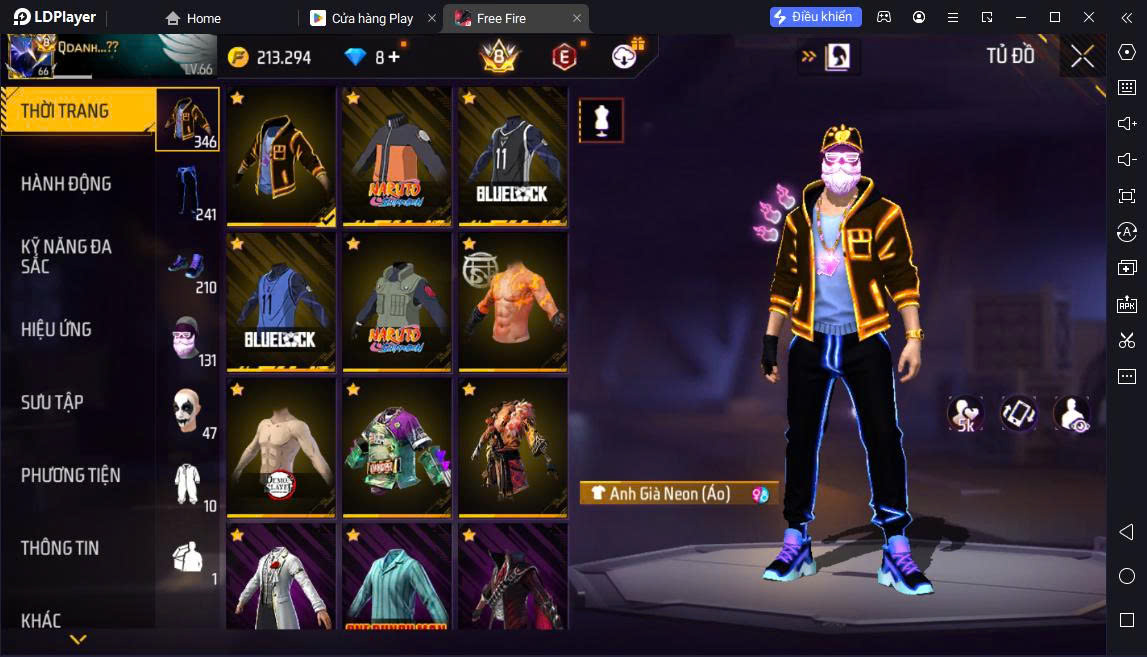1147x657 pixels.
Task: Choose the orange Naruto Shippuden jacket
Action: pos(397,156)
